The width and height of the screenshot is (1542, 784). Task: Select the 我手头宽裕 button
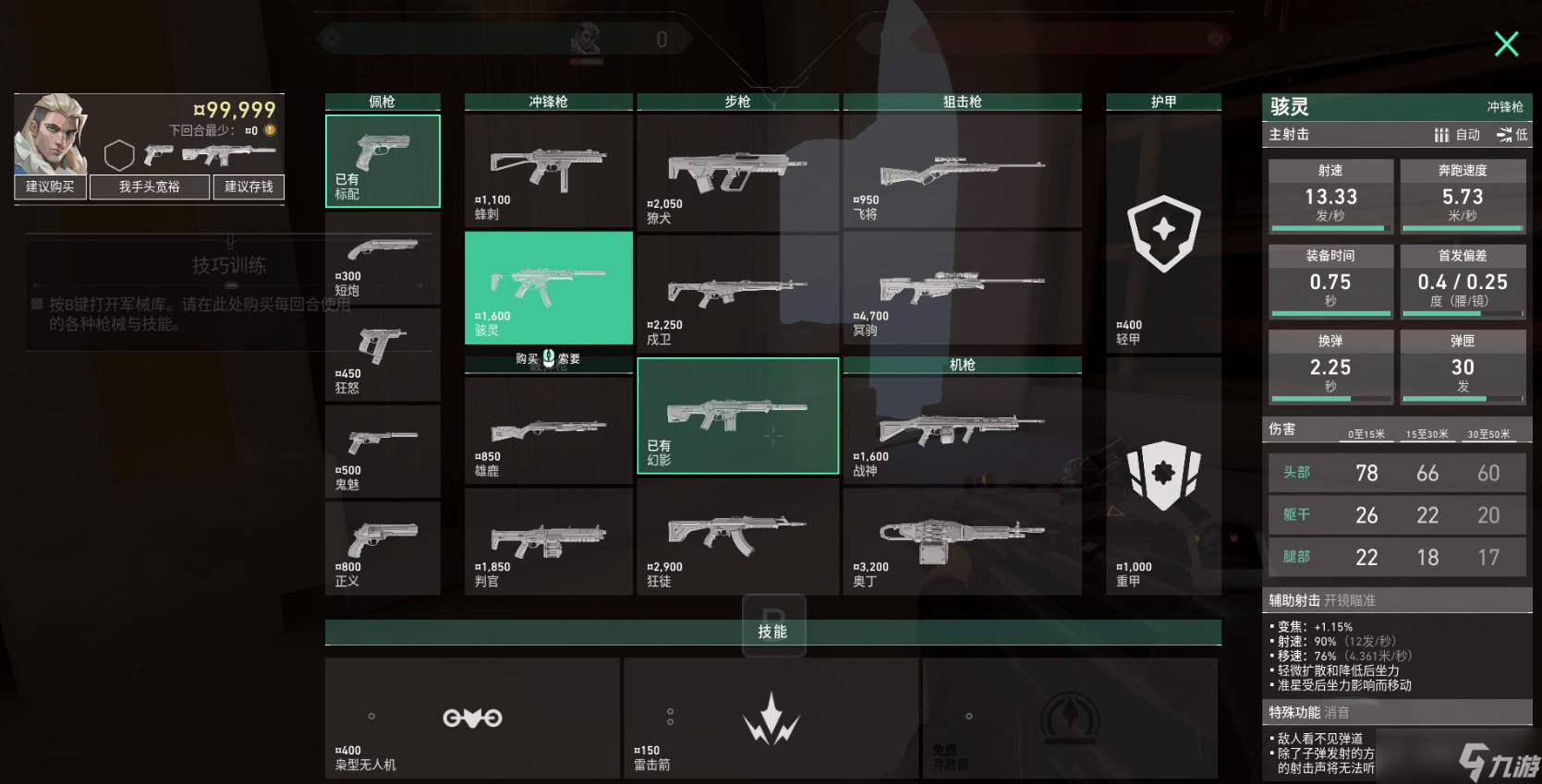point(150,187)
